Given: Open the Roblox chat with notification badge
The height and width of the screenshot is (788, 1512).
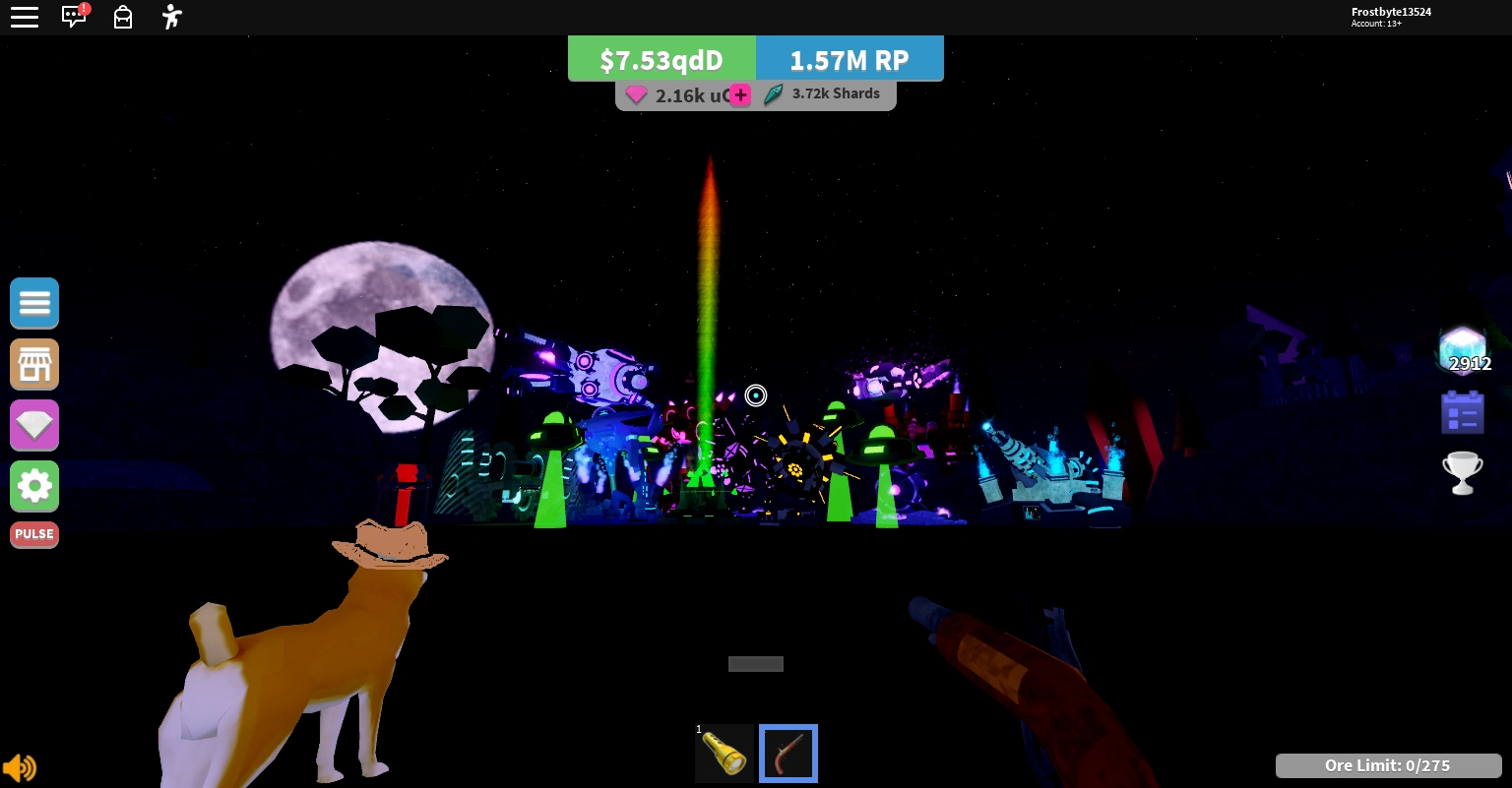Looking at the screenshot, I should 74,17.
